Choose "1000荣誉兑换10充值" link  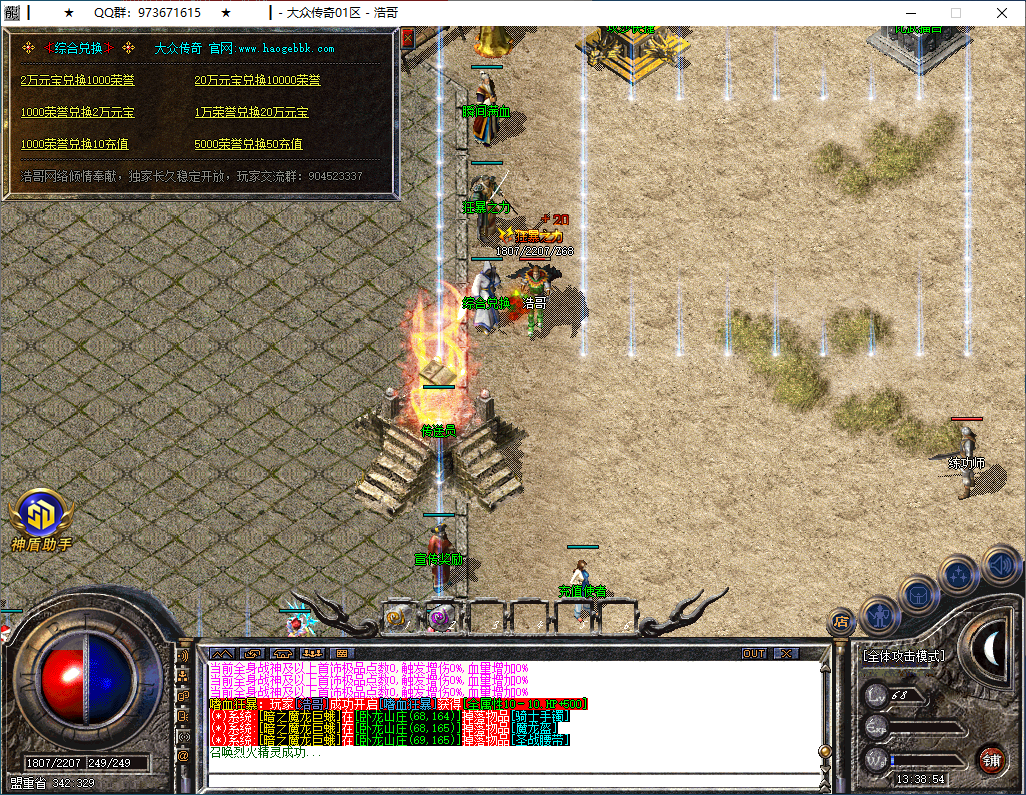[74, 144]
